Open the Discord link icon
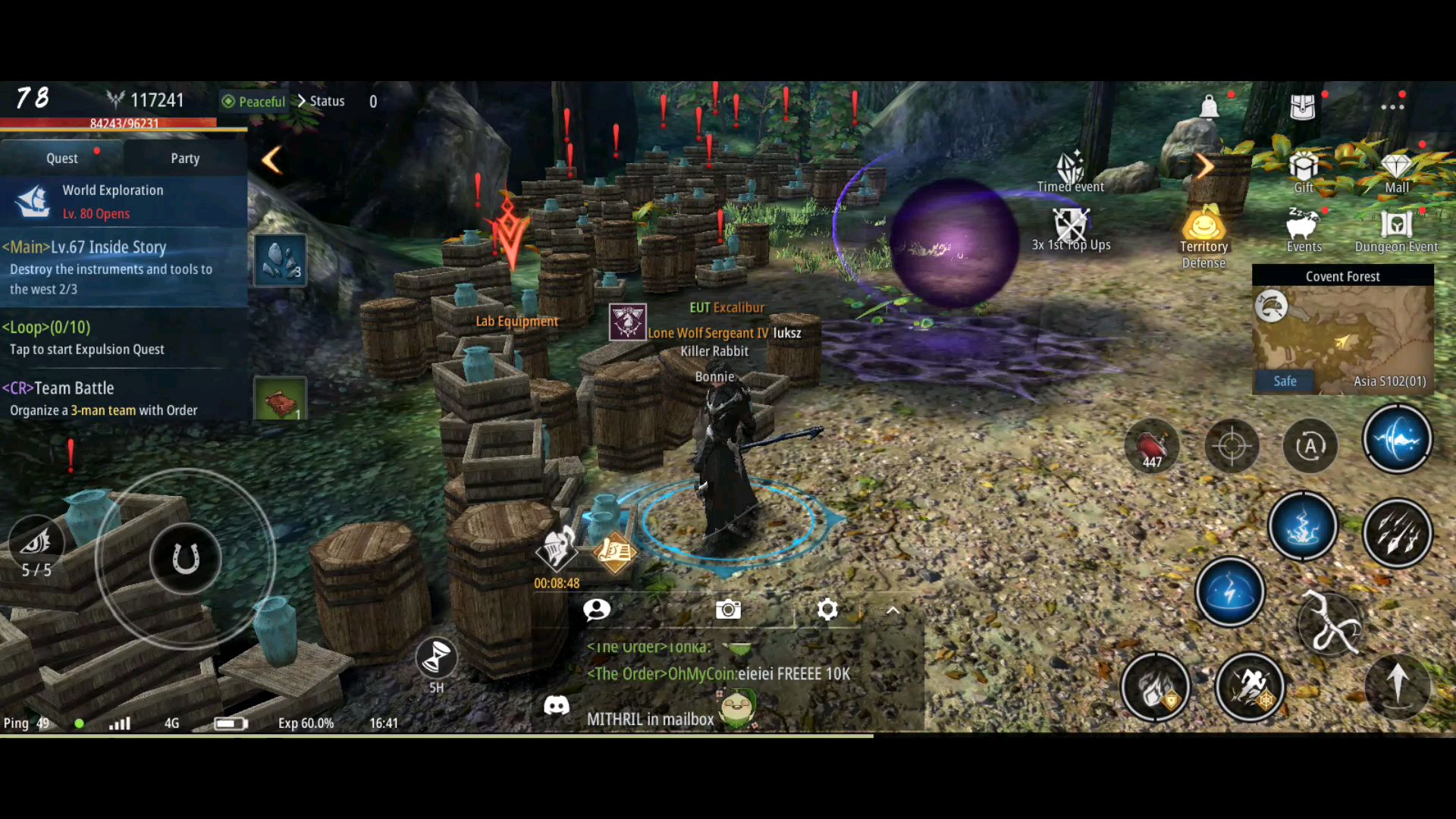 point(557,706)
